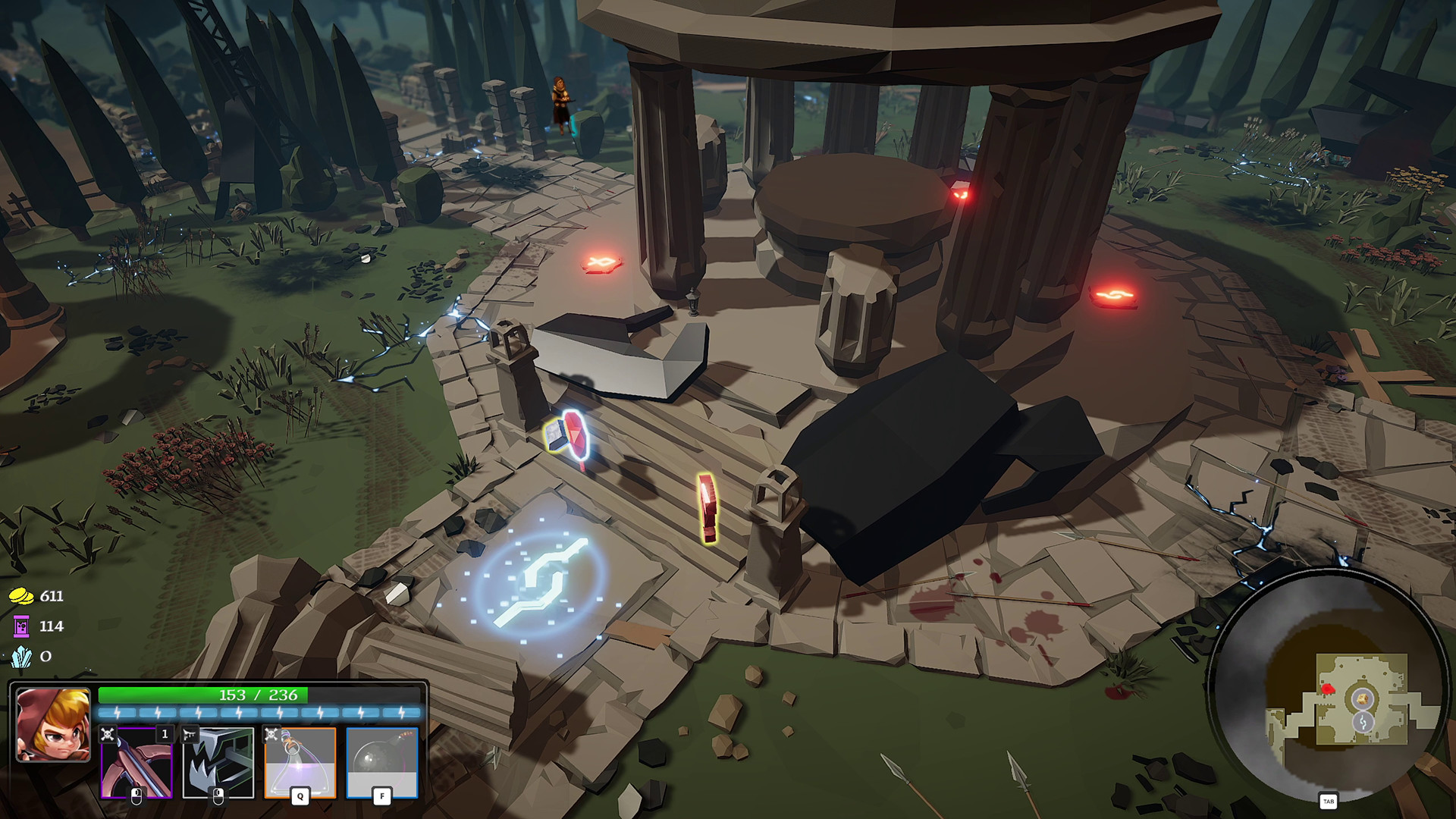
Task: Click the F keybind label under the bomb
Action: [382, 797]
